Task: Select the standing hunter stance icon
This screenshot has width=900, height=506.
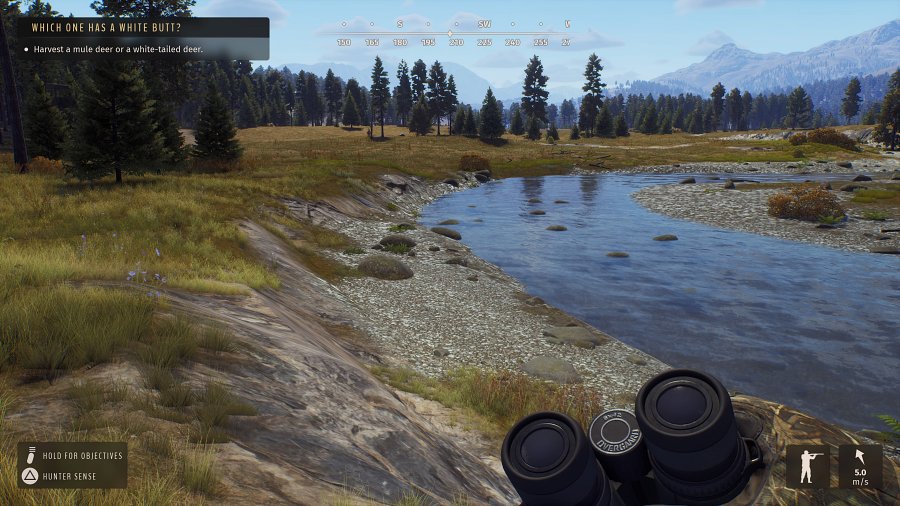Action: point(807,466)
